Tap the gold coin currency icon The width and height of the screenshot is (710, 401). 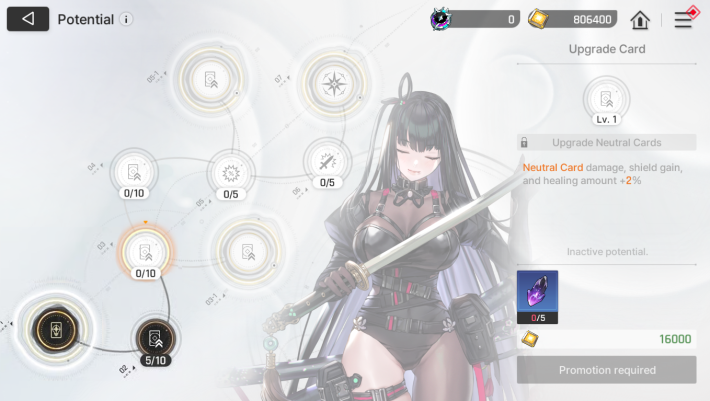point(537,19)
